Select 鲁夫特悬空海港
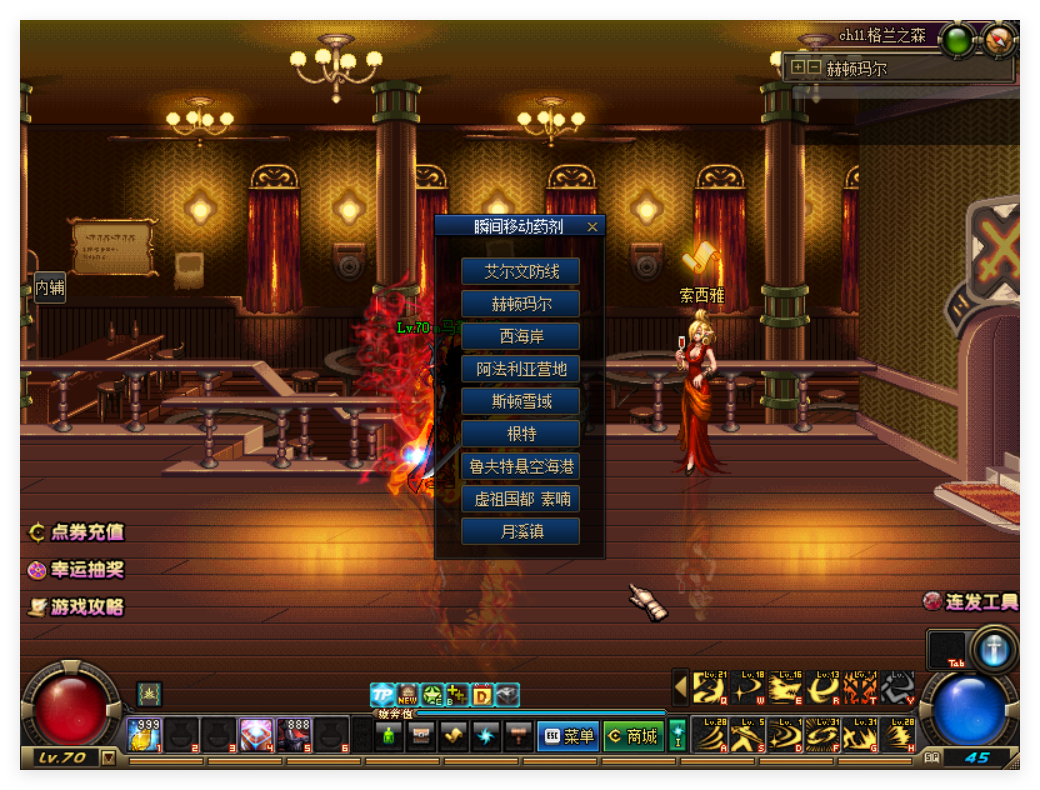The image size is (1040, 790). coord(520,466)
